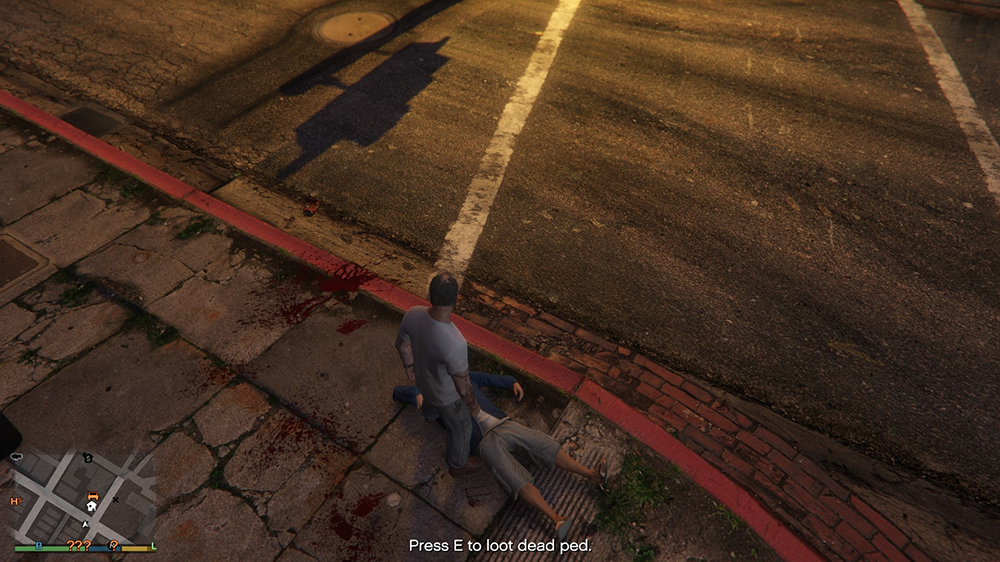
Task: Click the orange triple question mark blip
Action: click(x=78, y=546)
